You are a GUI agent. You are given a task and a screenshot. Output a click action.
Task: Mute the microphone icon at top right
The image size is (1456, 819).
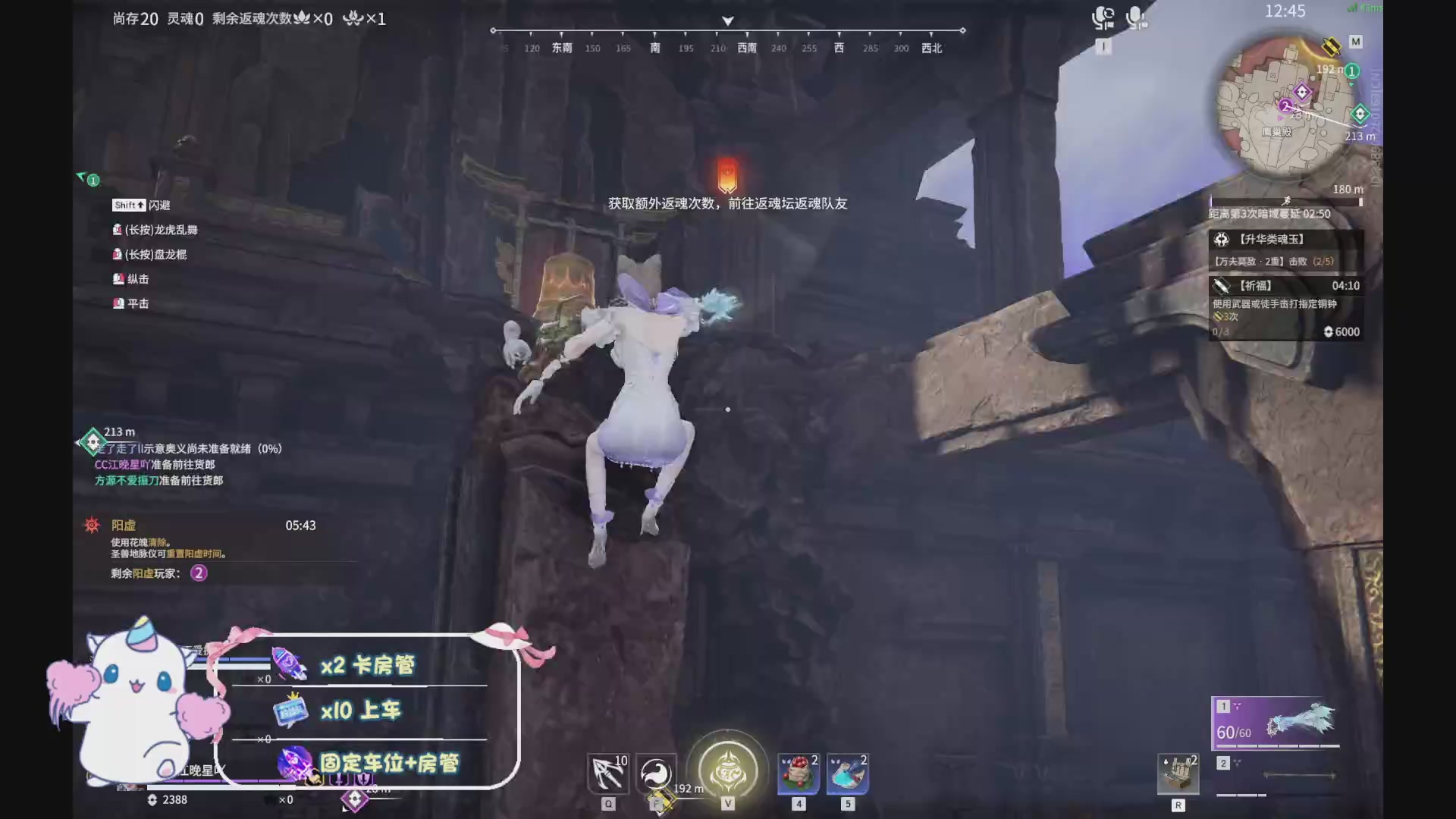(1137, 19)
